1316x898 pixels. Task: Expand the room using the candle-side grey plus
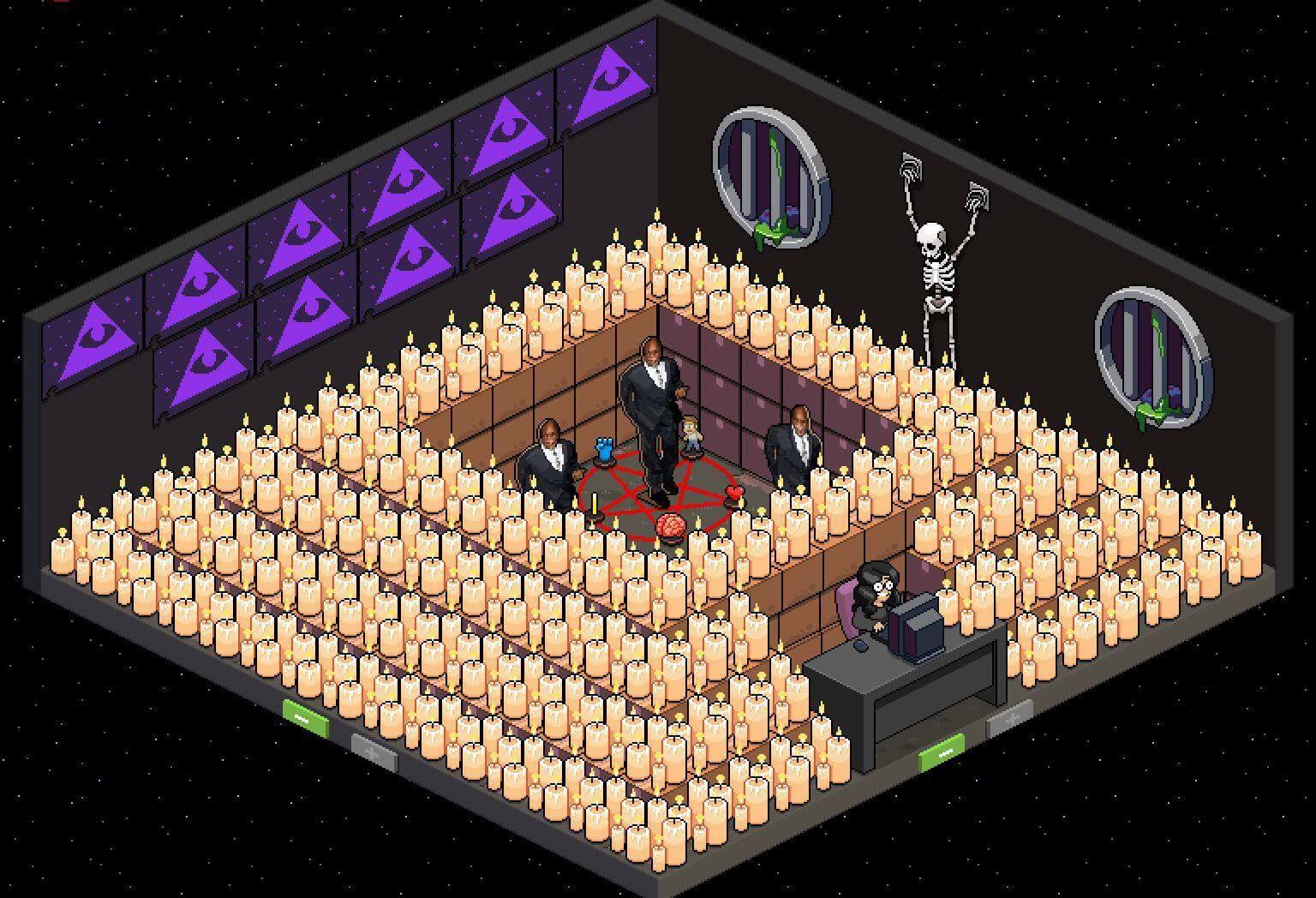tap(374, 751)
